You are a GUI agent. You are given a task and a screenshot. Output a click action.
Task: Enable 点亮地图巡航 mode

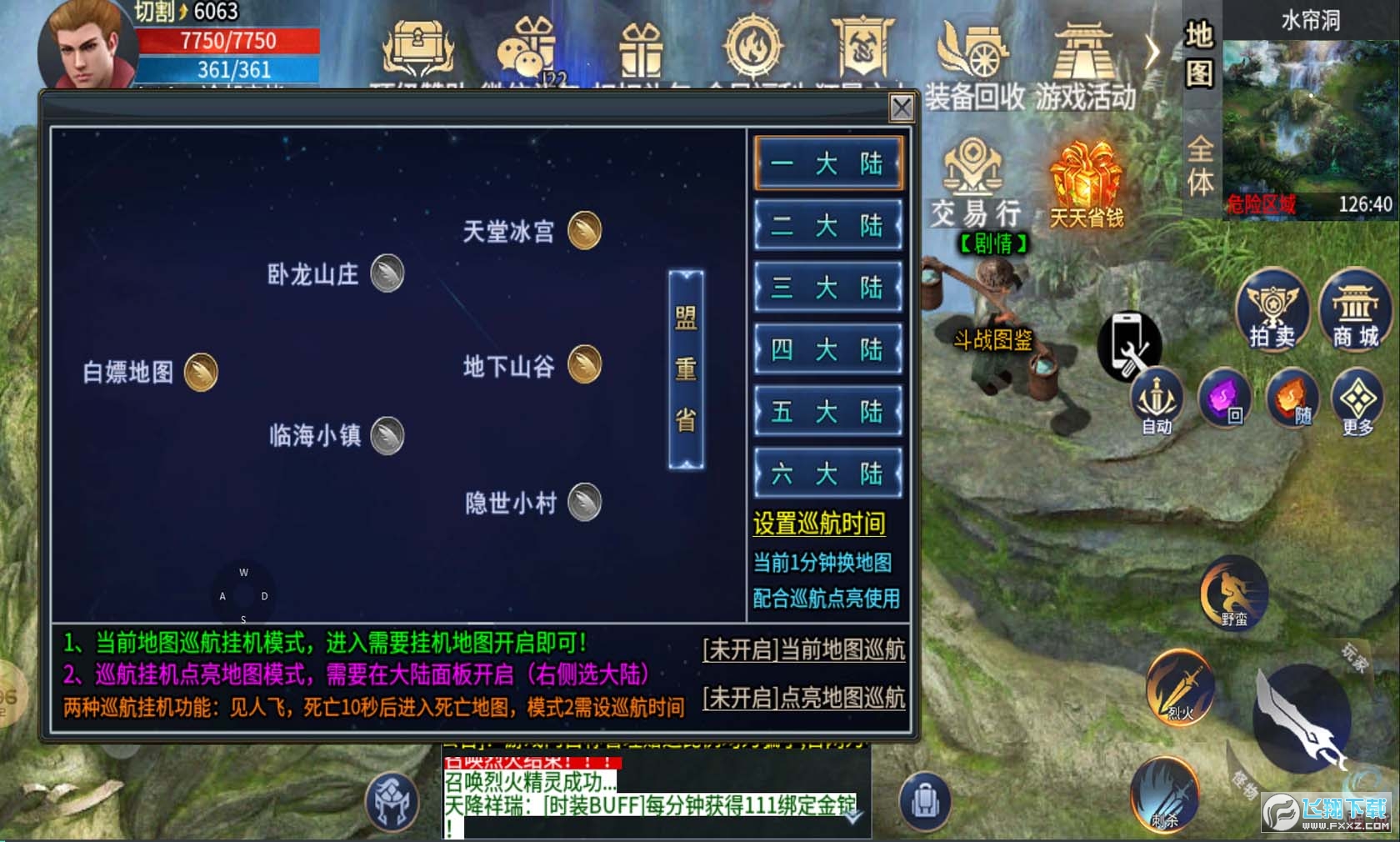point(806,700)
